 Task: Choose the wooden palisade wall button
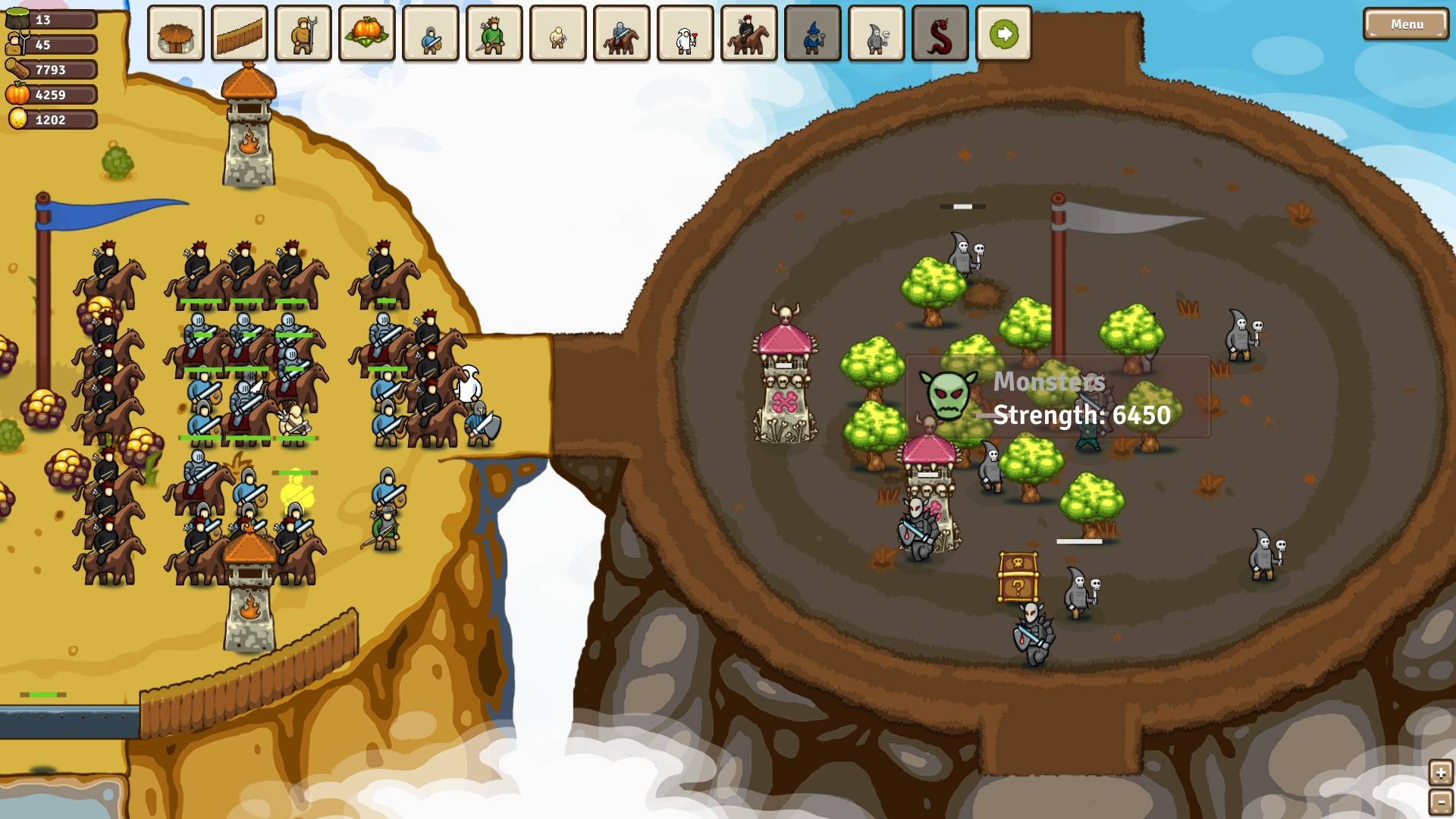coord(240,34)
